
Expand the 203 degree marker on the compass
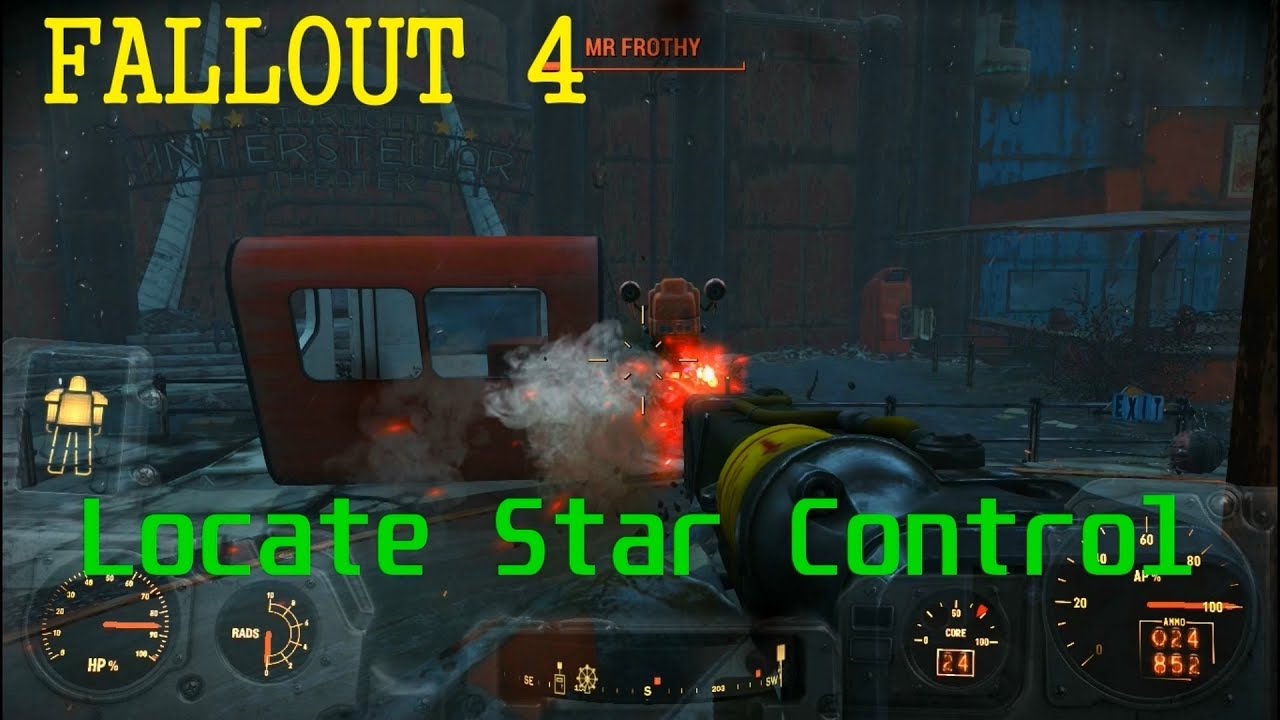[717, 689]
